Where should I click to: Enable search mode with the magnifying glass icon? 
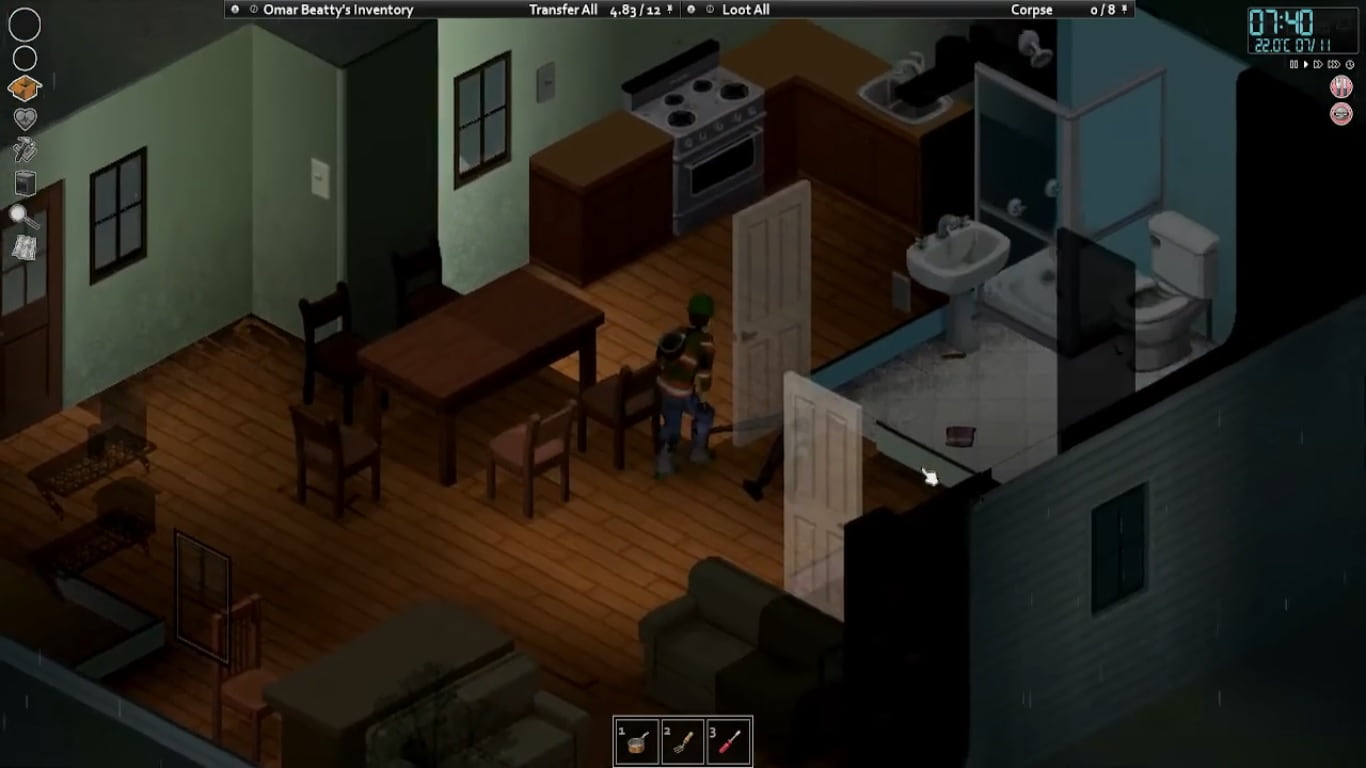pos(23,213)
